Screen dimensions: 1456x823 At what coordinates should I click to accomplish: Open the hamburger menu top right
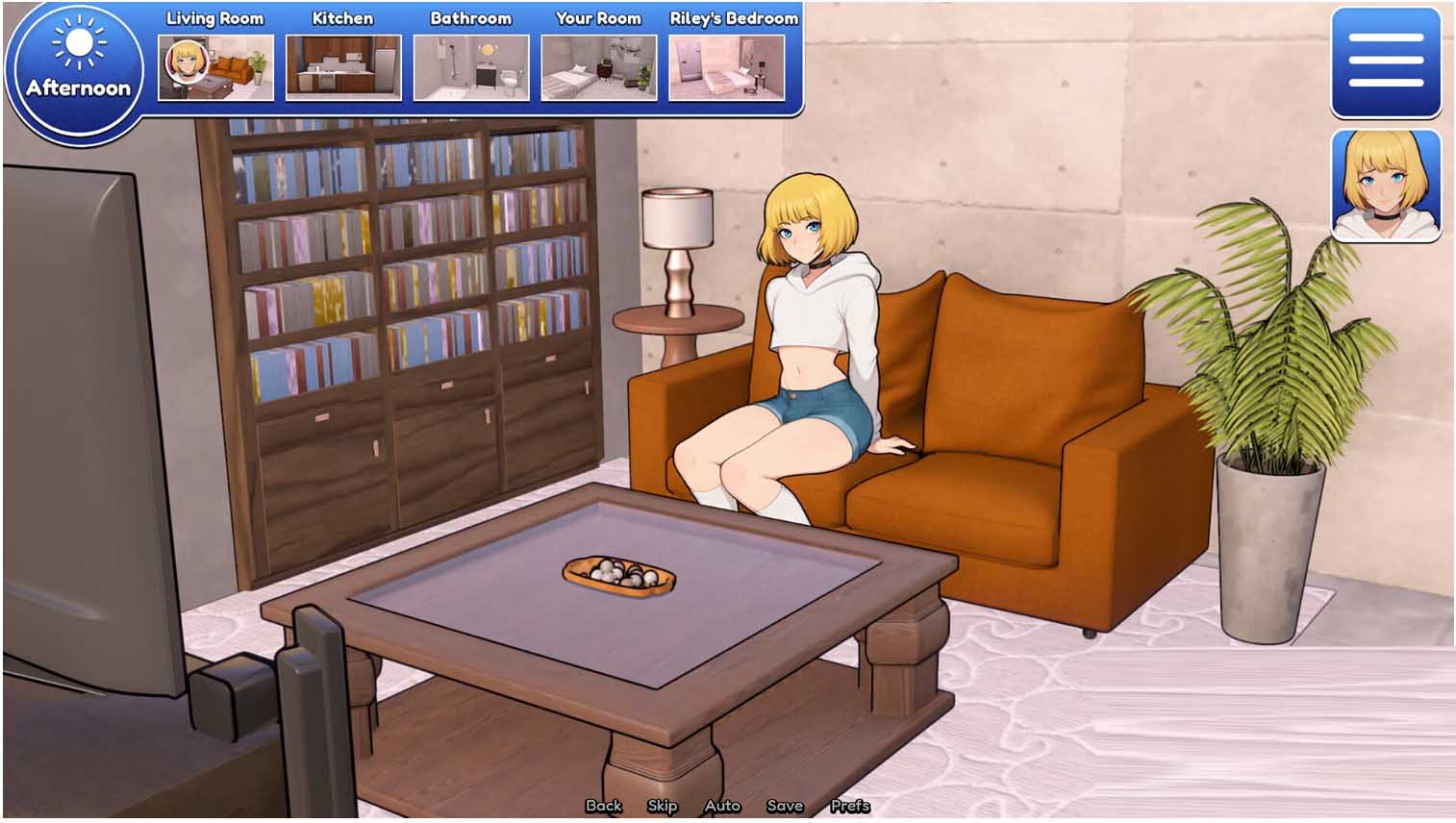pyautogui.click(x=1385, y=63)
